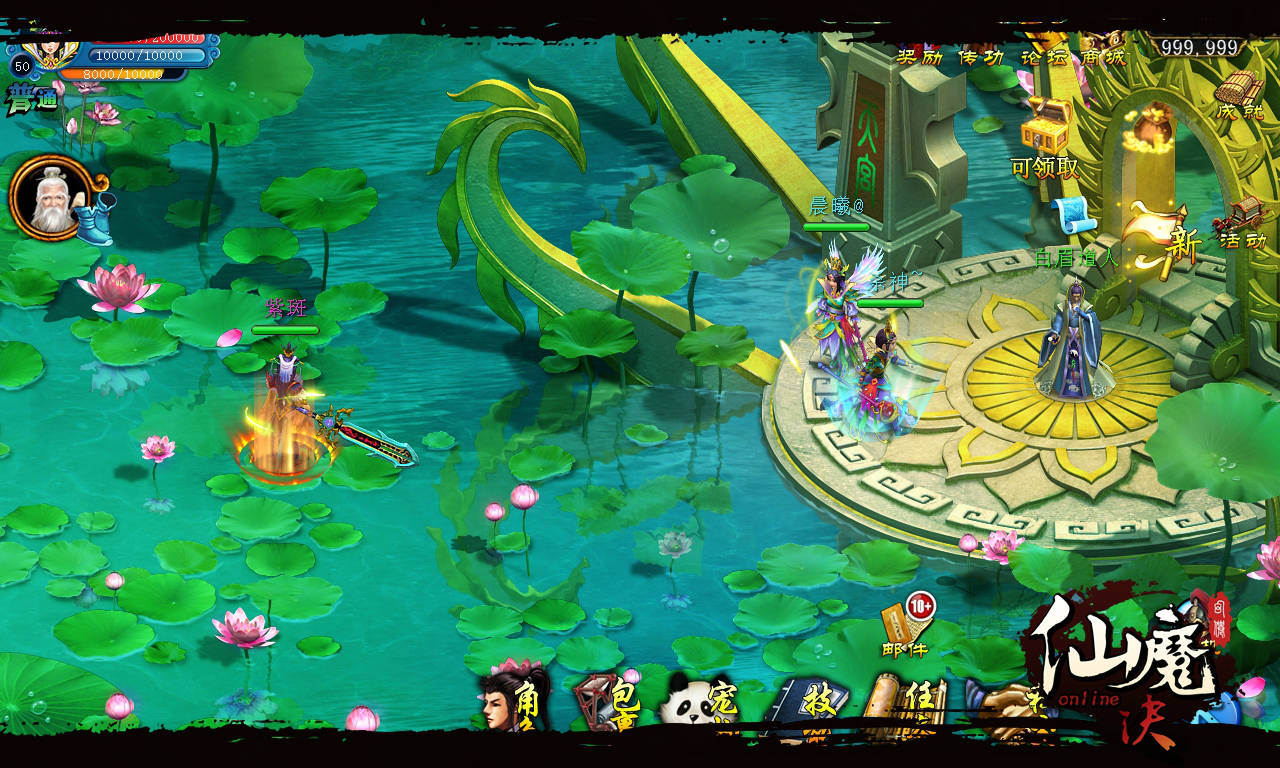Open the 商城 shop
This screenshot has height=768, width=1280.
(x=1102, y=57)
